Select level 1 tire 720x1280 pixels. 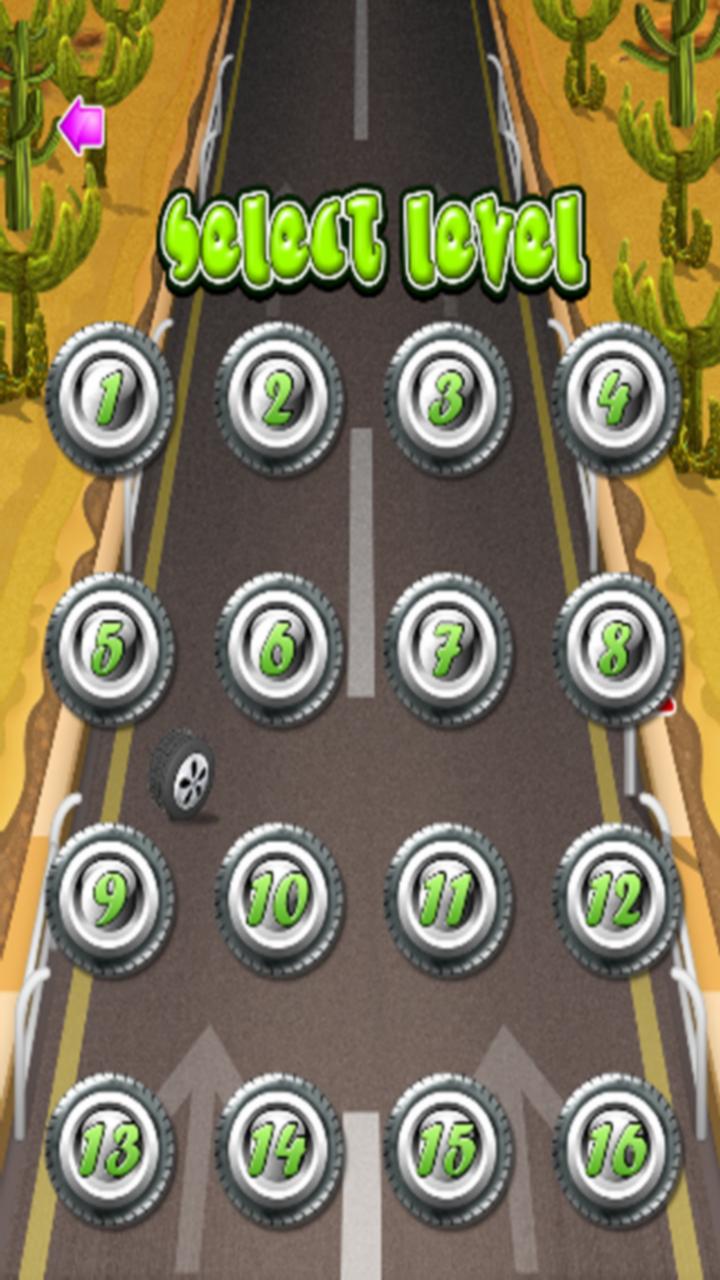(x=110, y=398)
